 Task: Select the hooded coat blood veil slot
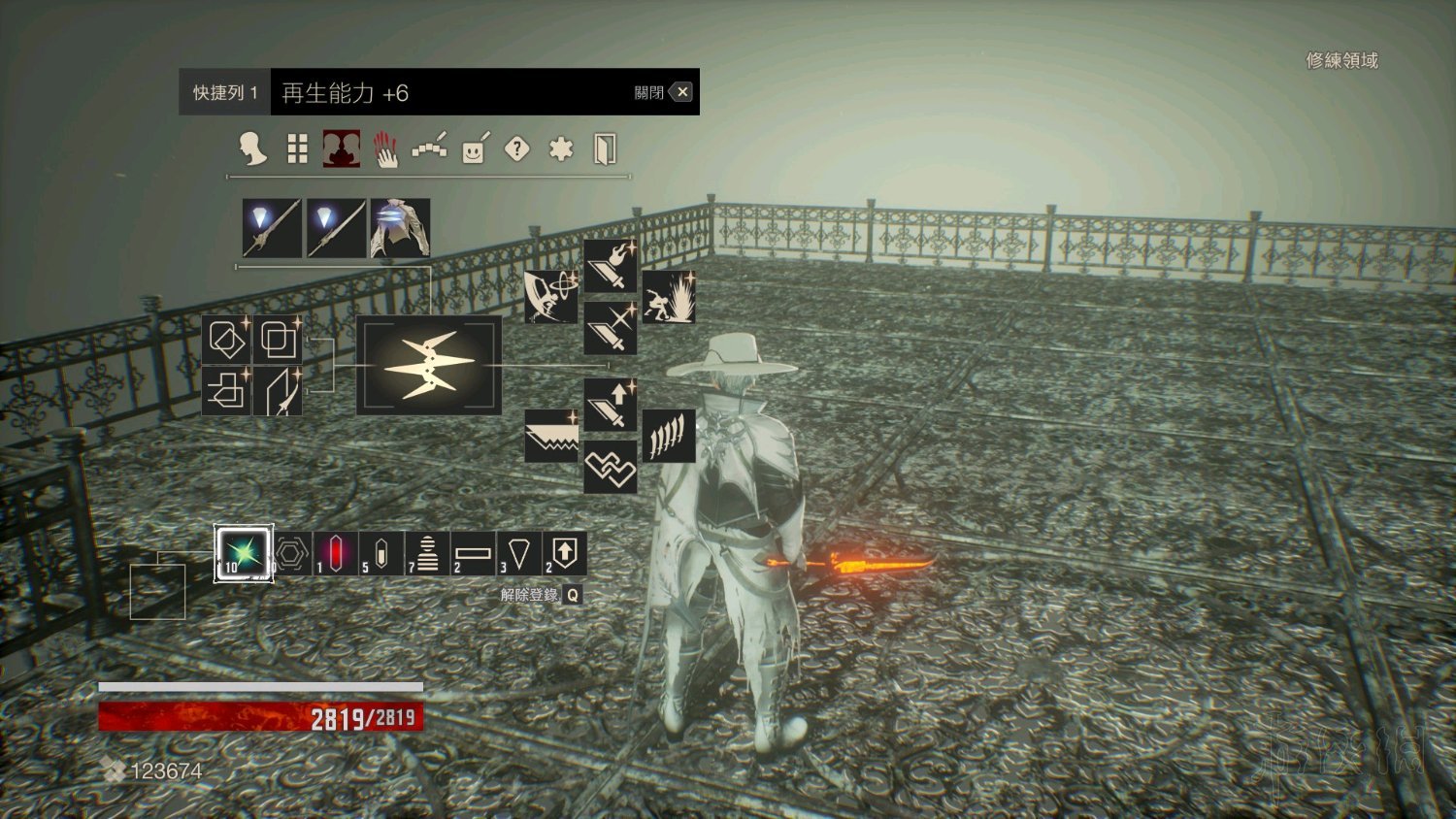tap(400, 228)
